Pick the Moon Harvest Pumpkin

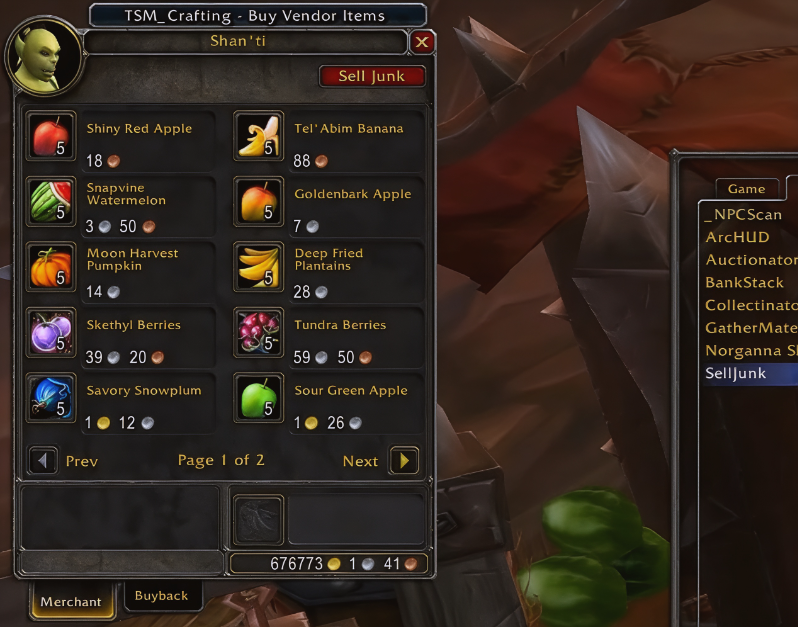50,266
